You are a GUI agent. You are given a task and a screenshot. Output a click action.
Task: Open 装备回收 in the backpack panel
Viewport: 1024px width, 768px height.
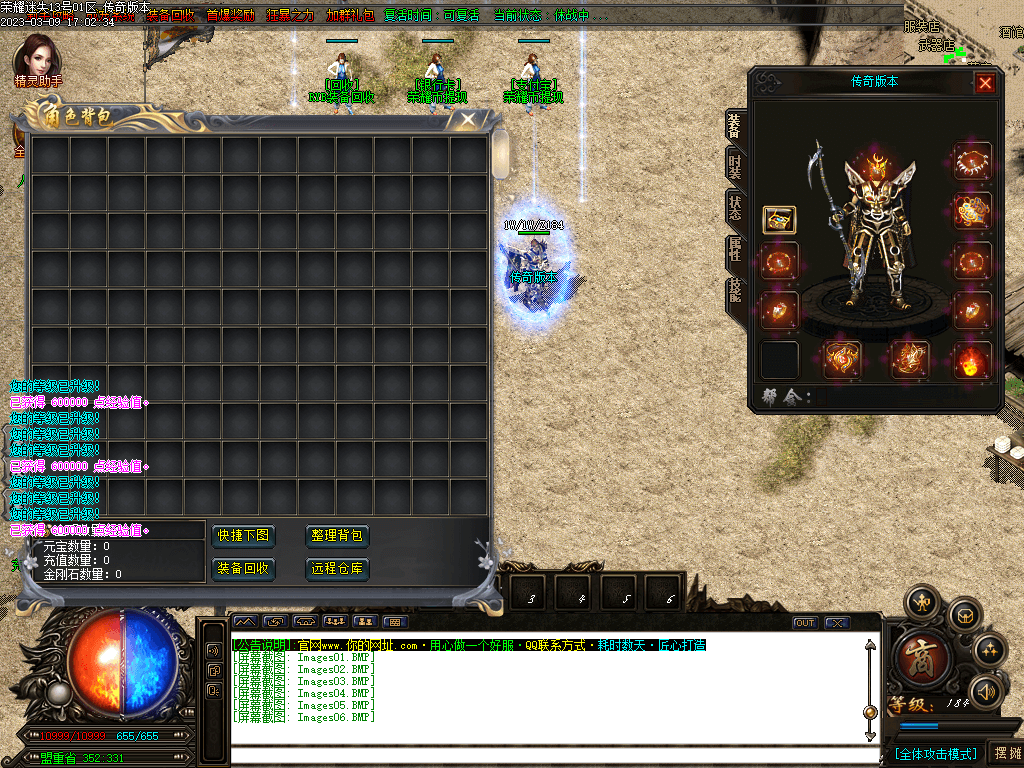tap(243, 569)
